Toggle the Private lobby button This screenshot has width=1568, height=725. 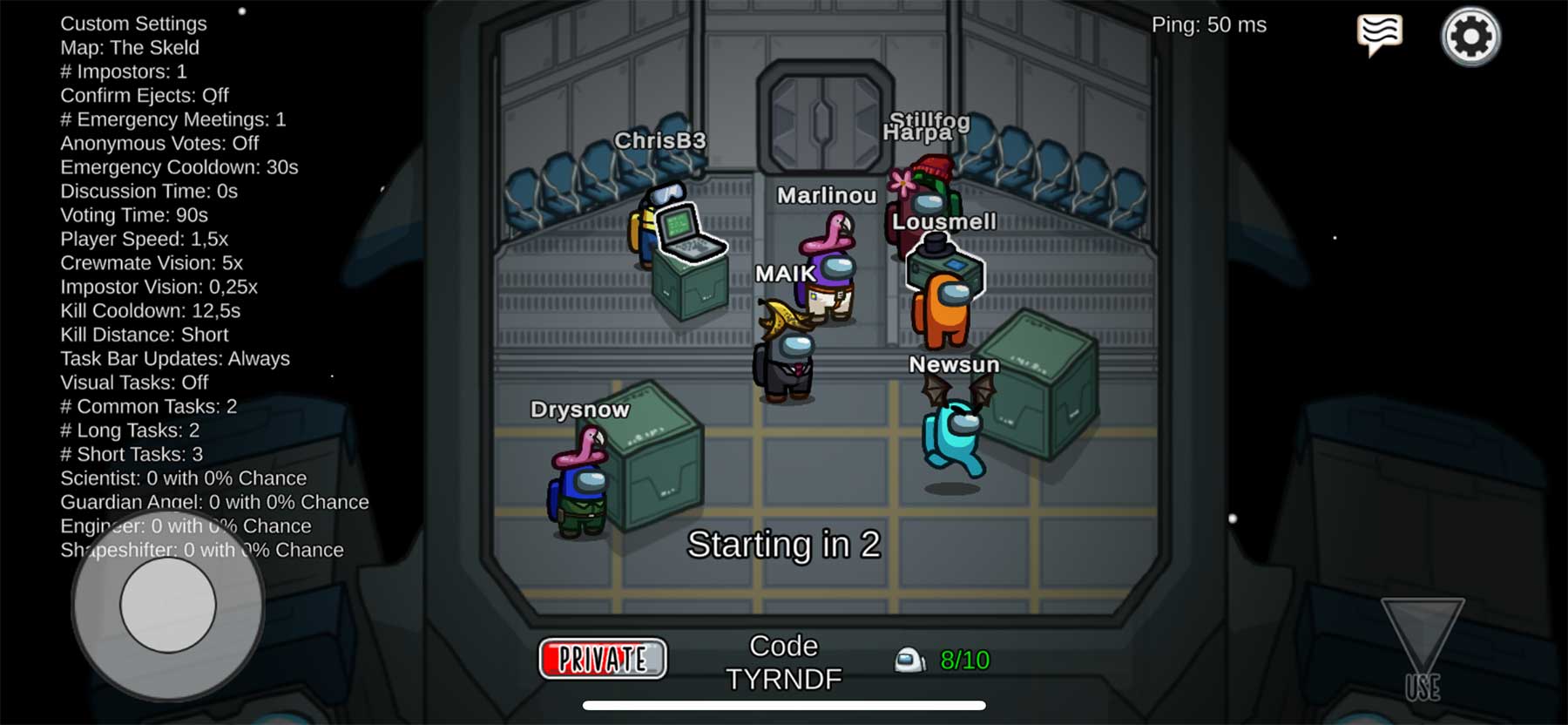point(603,659)
